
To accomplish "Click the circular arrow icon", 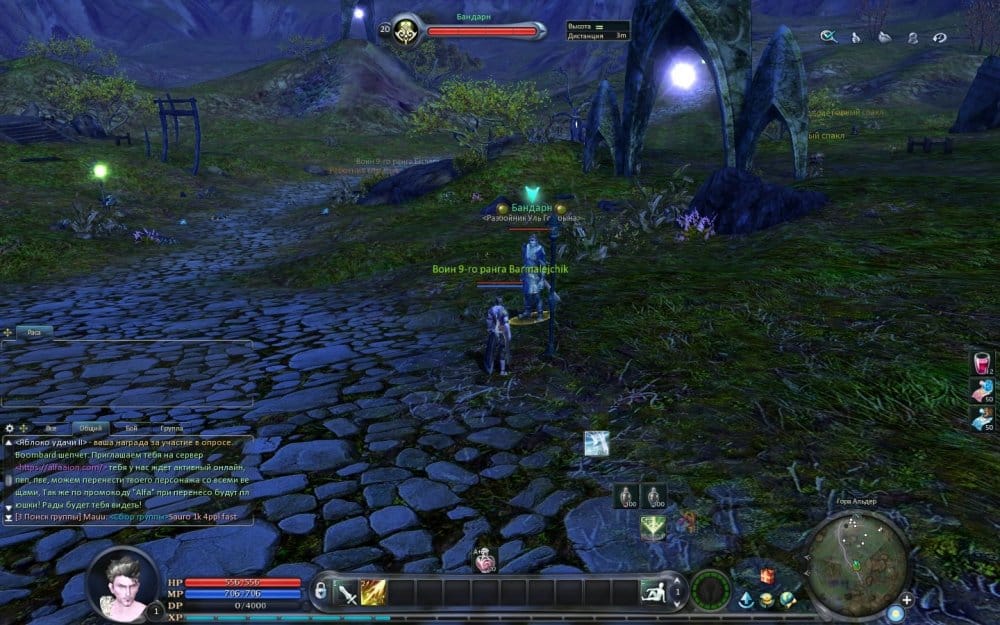I will pyautogui.click(x=940, y=37).
